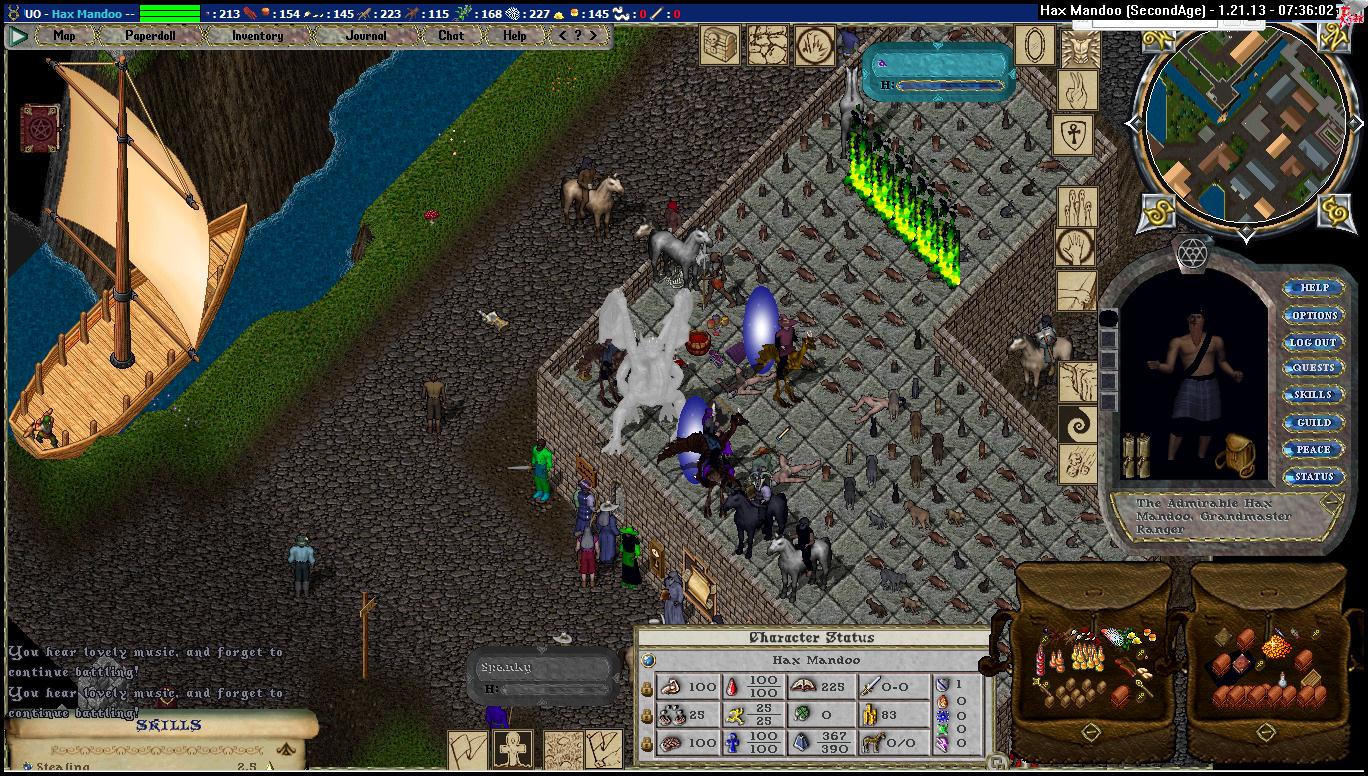Image resolution: width=1368 pixels, height=776 pixels.
Task: Open the Inventory menu entry
Action: [x=258, y=35]
